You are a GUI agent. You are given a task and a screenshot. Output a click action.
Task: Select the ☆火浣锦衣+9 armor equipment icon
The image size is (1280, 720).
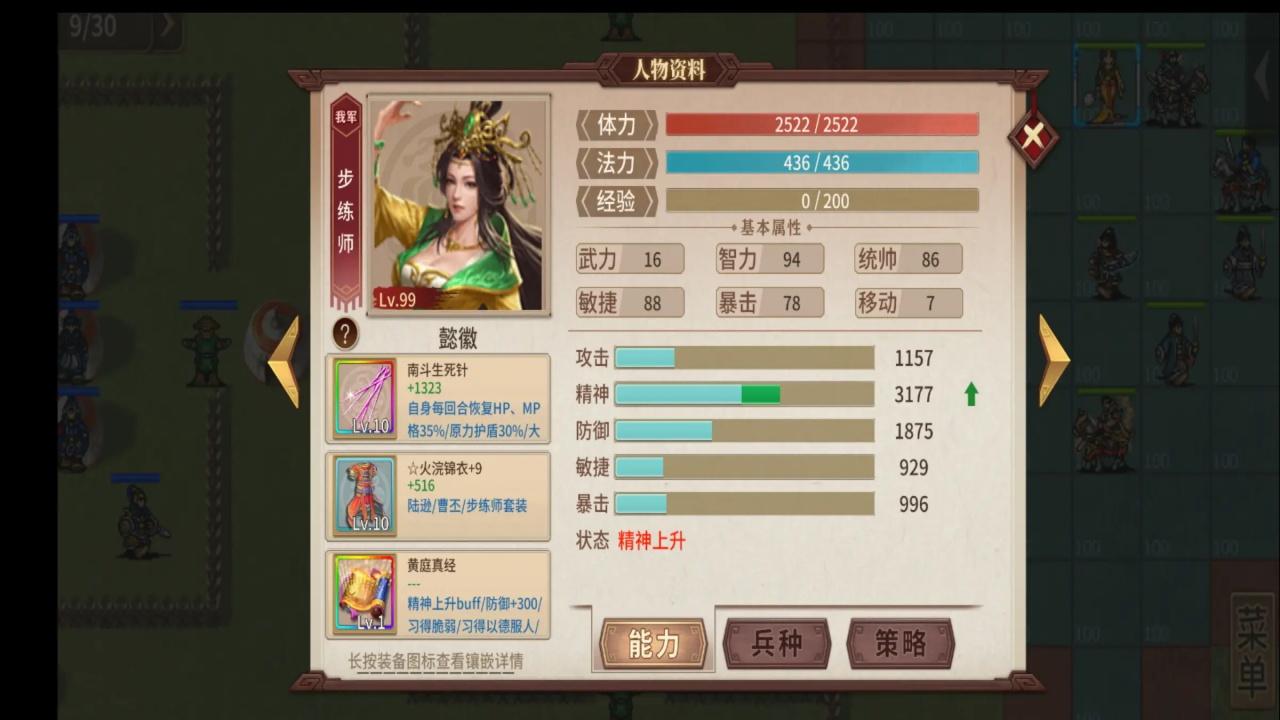pyautogui.click(x=363, y=494)
